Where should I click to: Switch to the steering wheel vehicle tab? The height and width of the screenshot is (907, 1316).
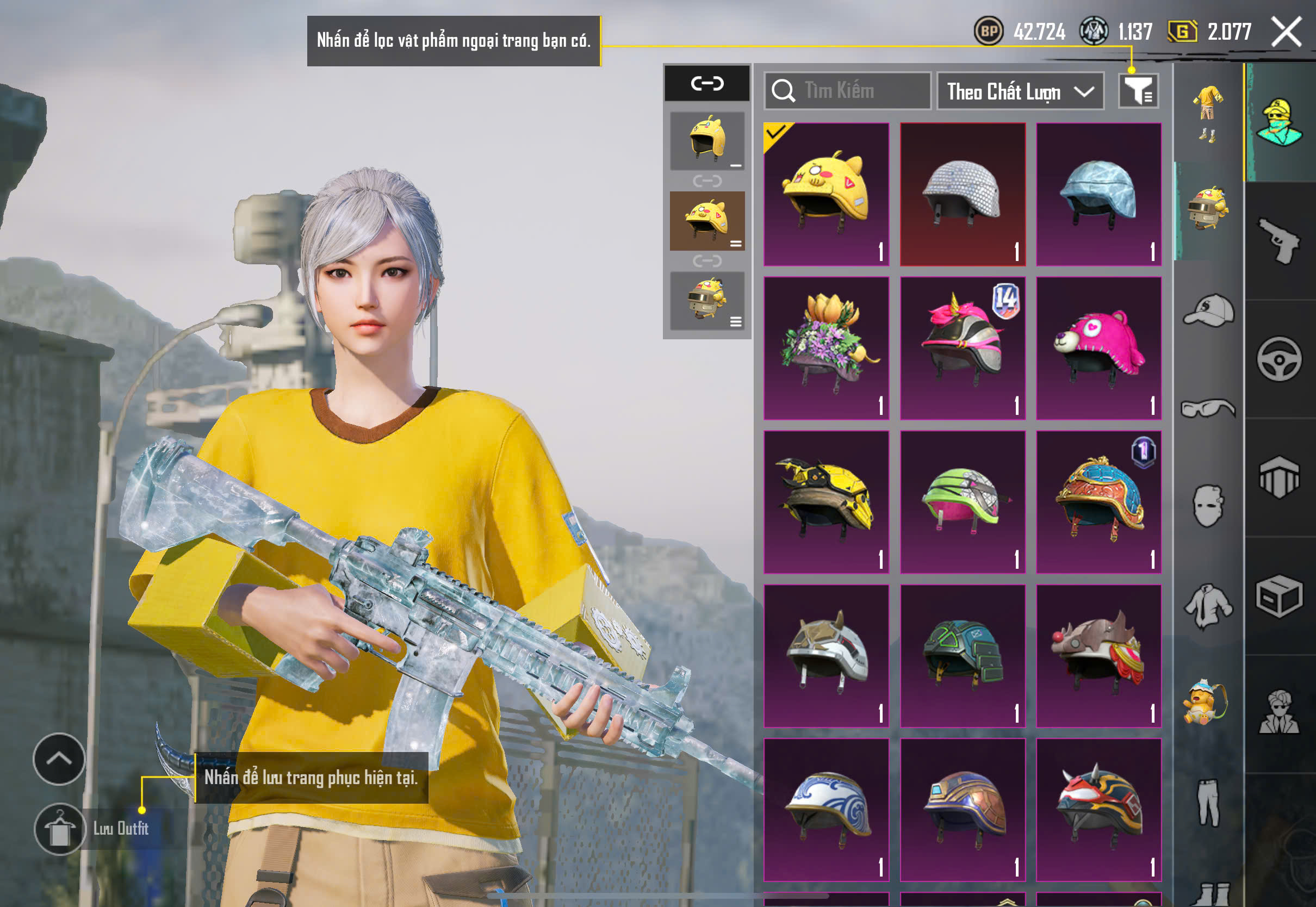point(1280,359)
